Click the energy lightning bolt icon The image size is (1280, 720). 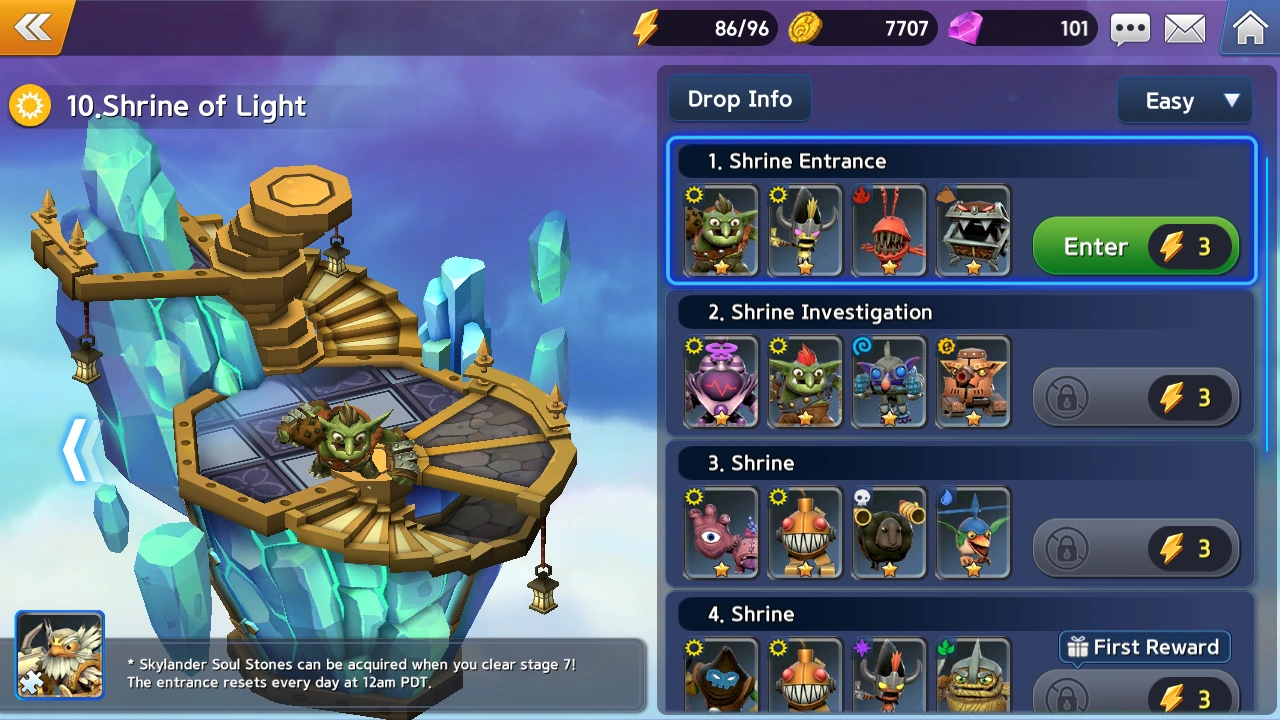pos(646,28)
